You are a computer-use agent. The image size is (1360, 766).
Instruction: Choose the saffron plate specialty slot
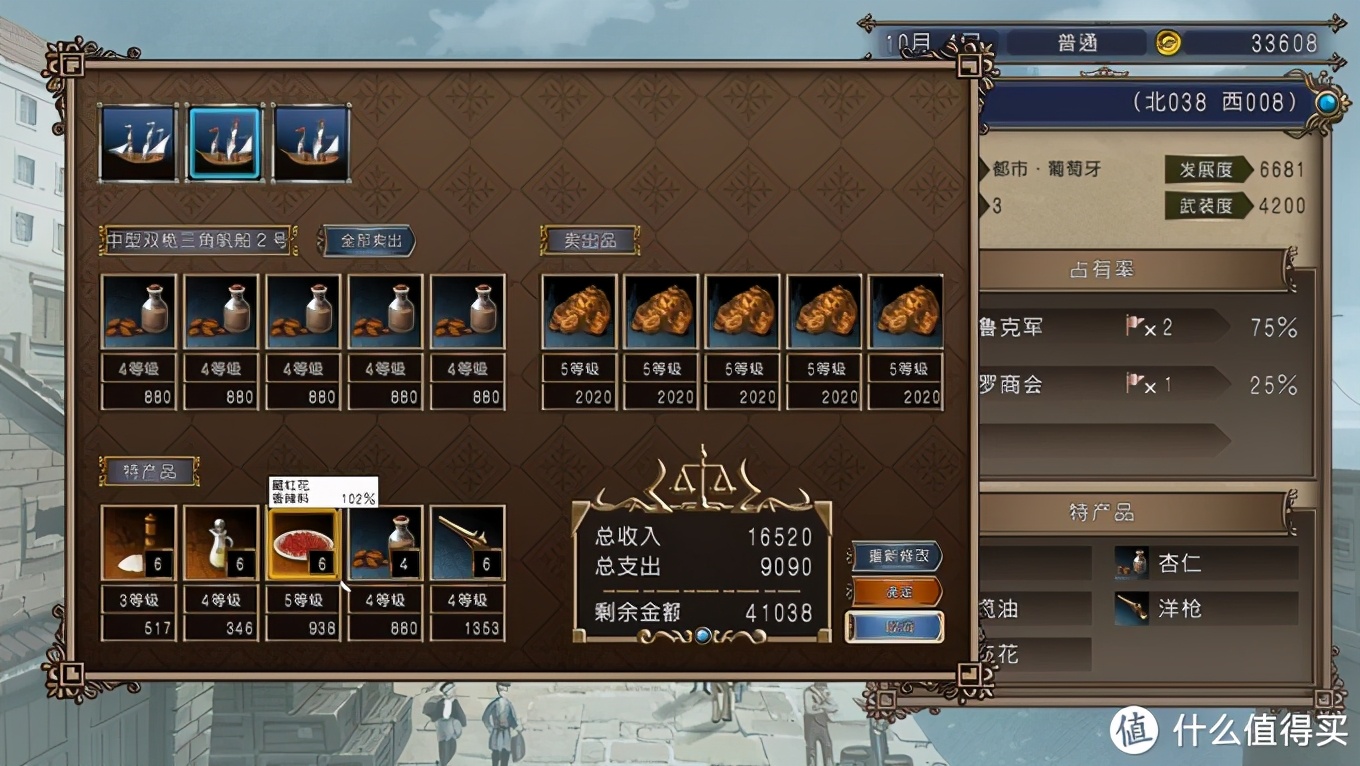303,543
